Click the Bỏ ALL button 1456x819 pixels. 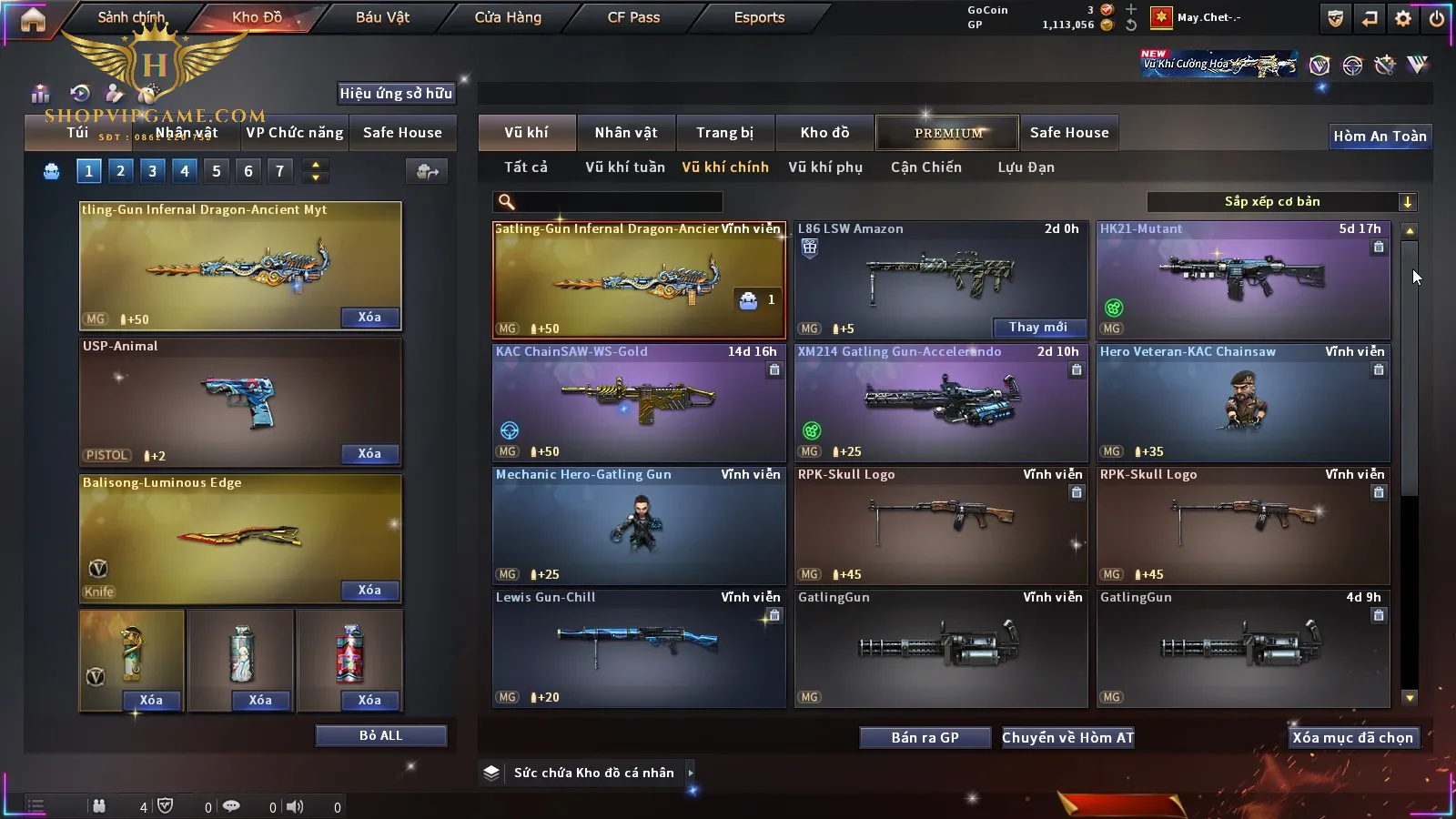pyautogui.click(x=380, y=736)
